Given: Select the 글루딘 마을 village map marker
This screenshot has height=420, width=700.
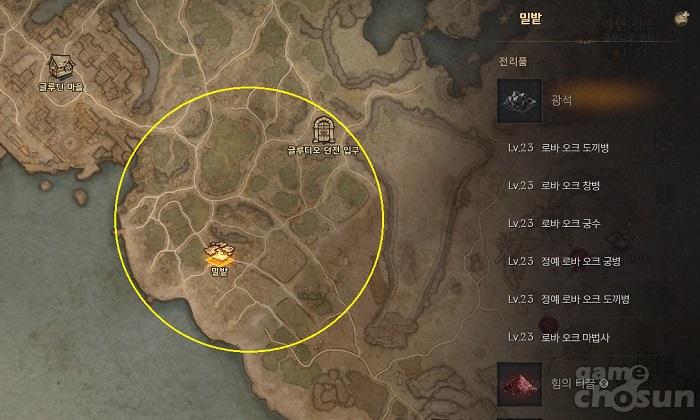Looking at the screenshot, I should click(60, 67).
